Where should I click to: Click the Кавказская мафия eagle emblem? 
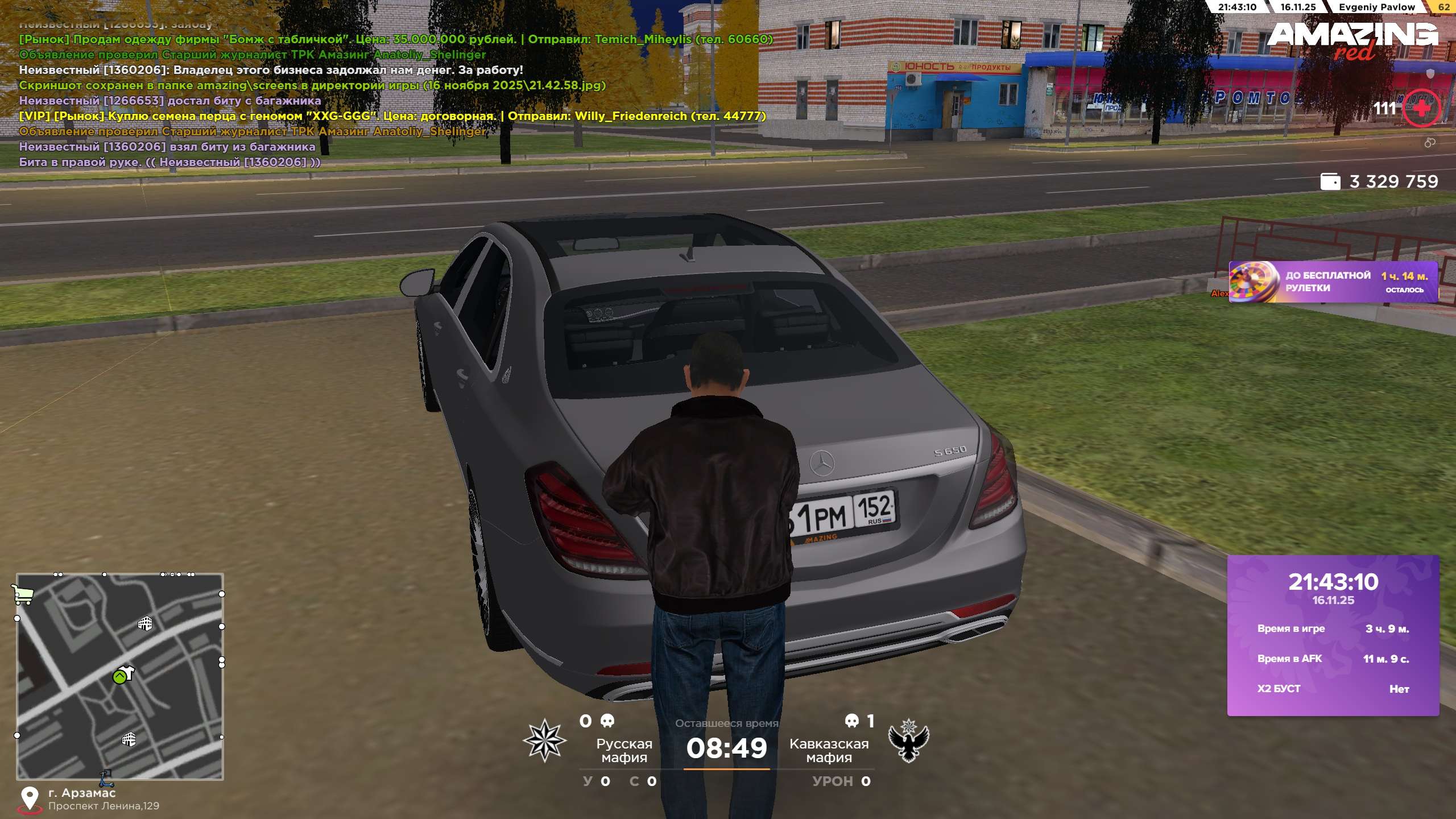(x=908, y=741)
